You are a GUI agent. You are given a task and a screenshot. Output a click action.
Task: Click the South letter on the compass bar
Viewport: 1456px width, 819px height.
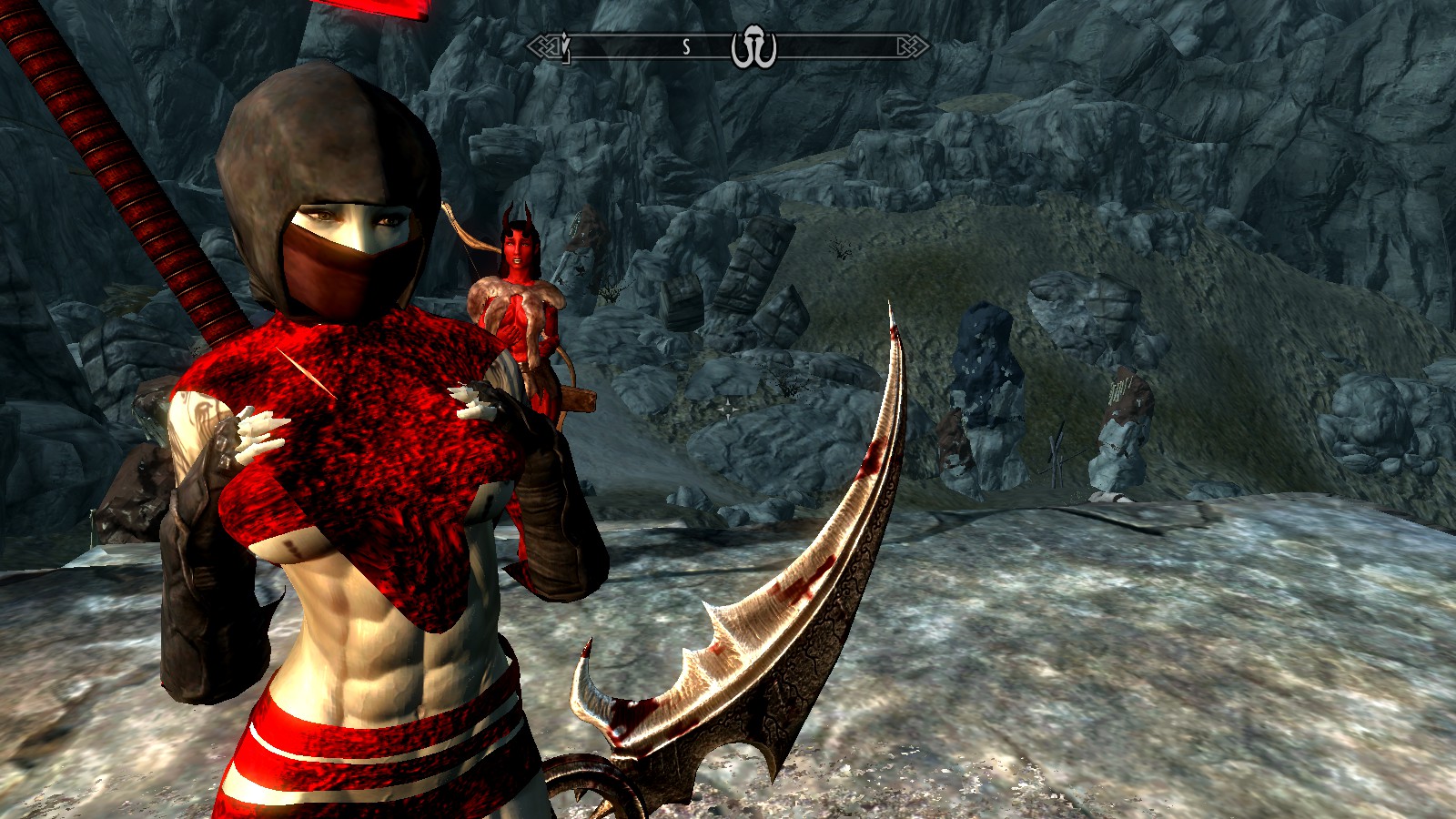[x=686, y=47]
